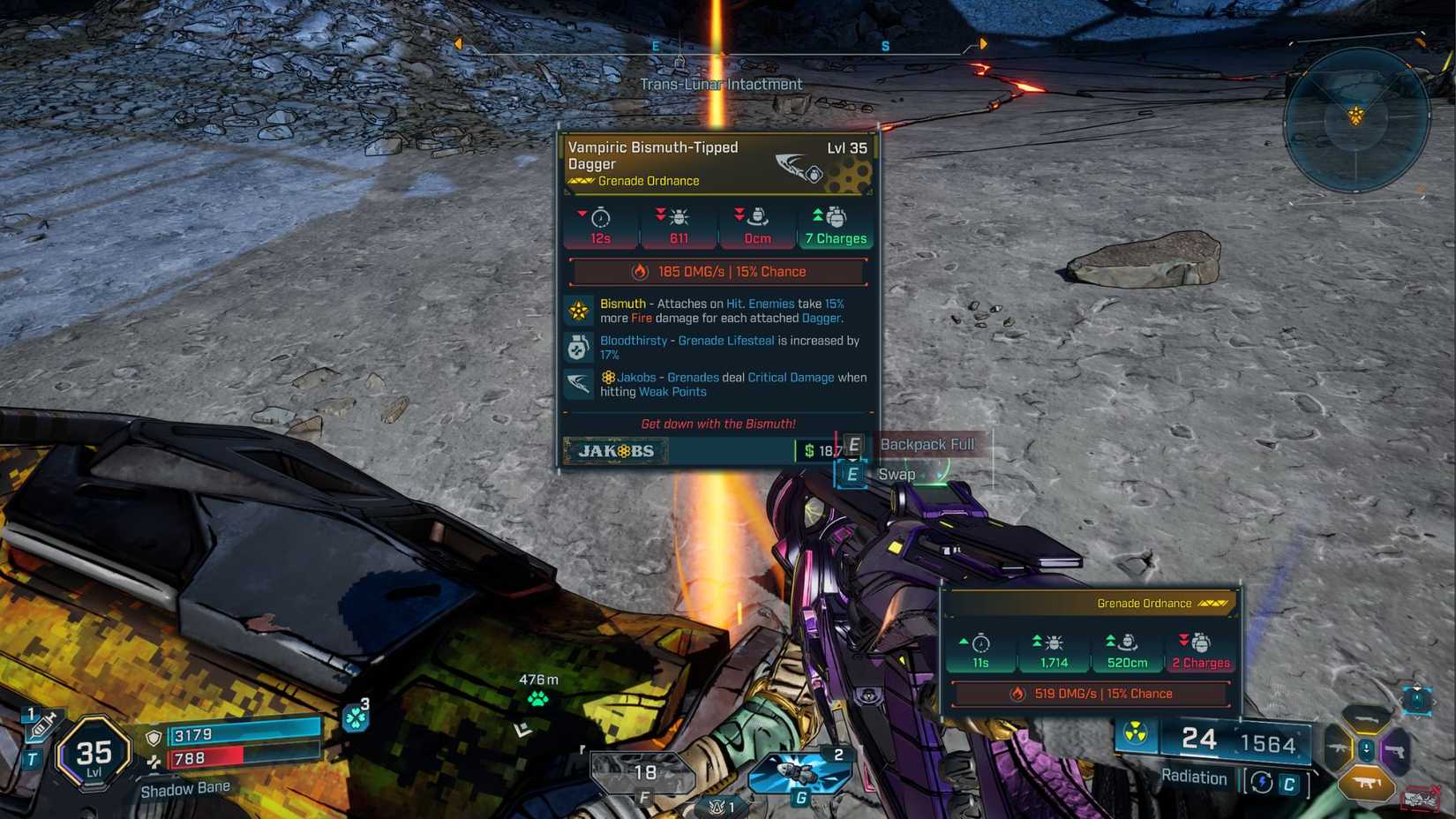Select the shotgun slot on the weapon wheel
Image resolution: width=1456 pixels, height=819 pixels.
[x=1365, y=719]
